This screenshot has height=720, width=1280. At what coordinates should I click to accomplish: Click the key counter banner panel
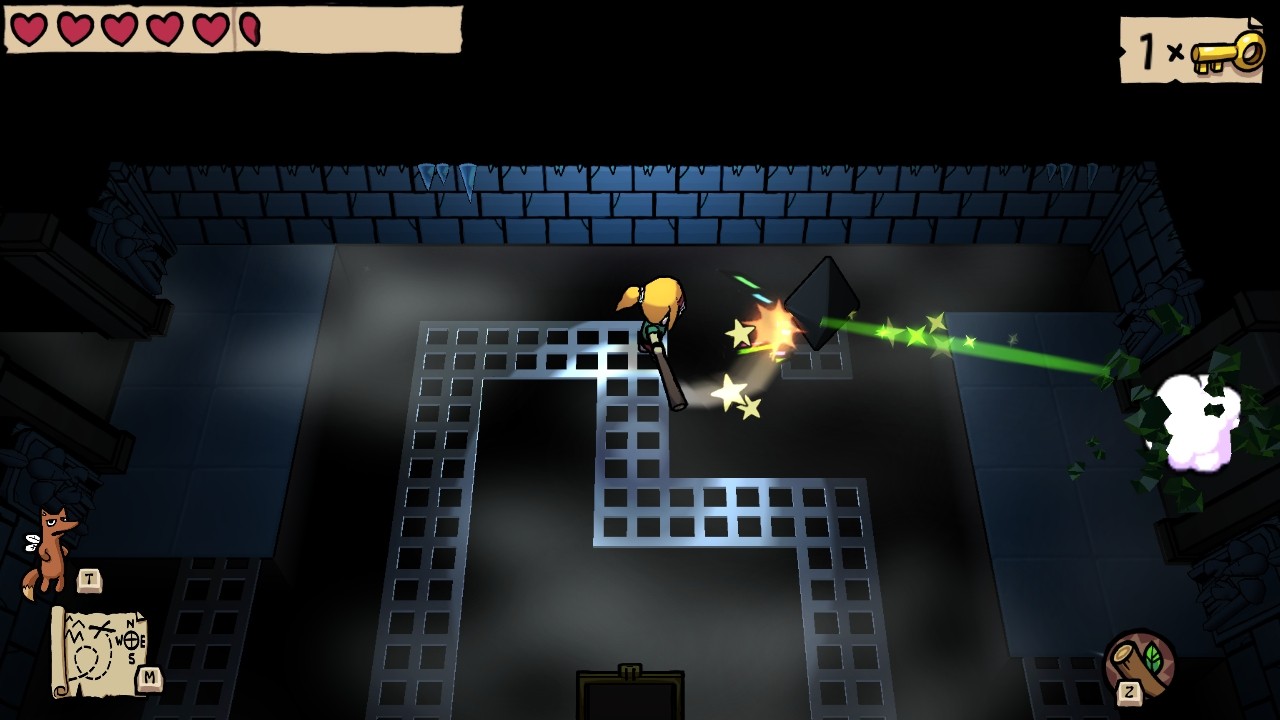coord(1190,50)
